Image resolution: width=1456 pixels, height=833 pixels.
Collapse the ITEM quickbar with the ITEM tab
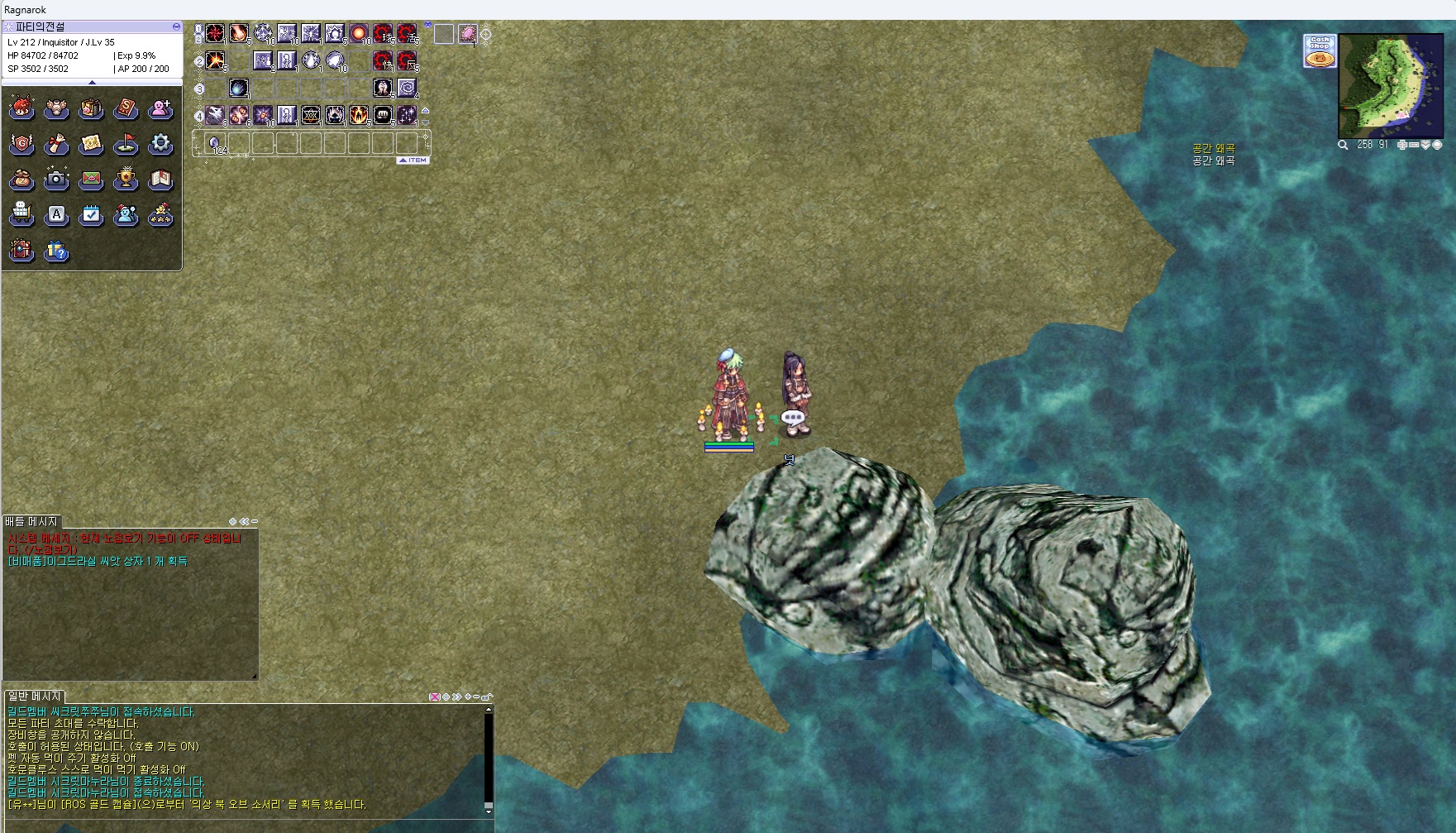pyautogui.click(x=413, y=160)
